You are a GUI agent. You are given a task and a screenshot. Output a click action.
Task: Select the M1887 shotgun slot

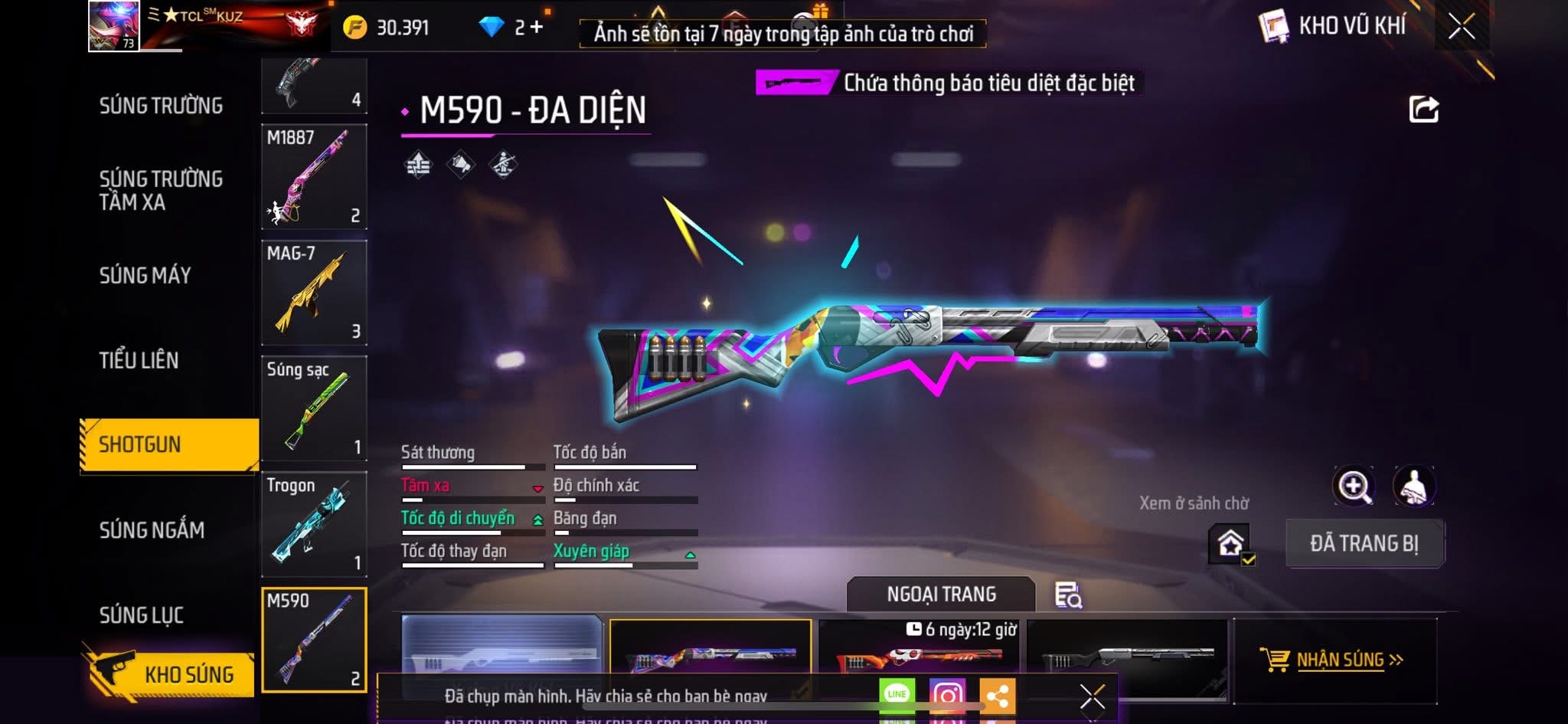point(314,177)
